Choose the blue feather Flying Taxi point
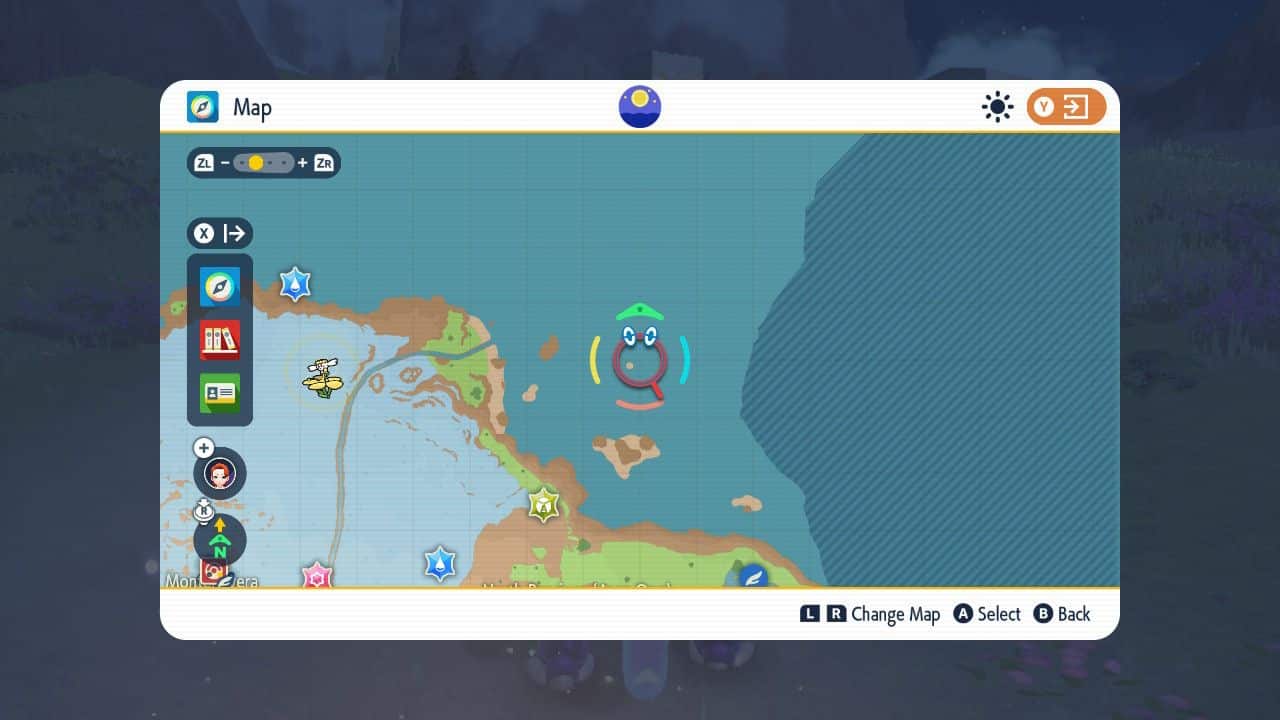 click(x=753, y=576)
